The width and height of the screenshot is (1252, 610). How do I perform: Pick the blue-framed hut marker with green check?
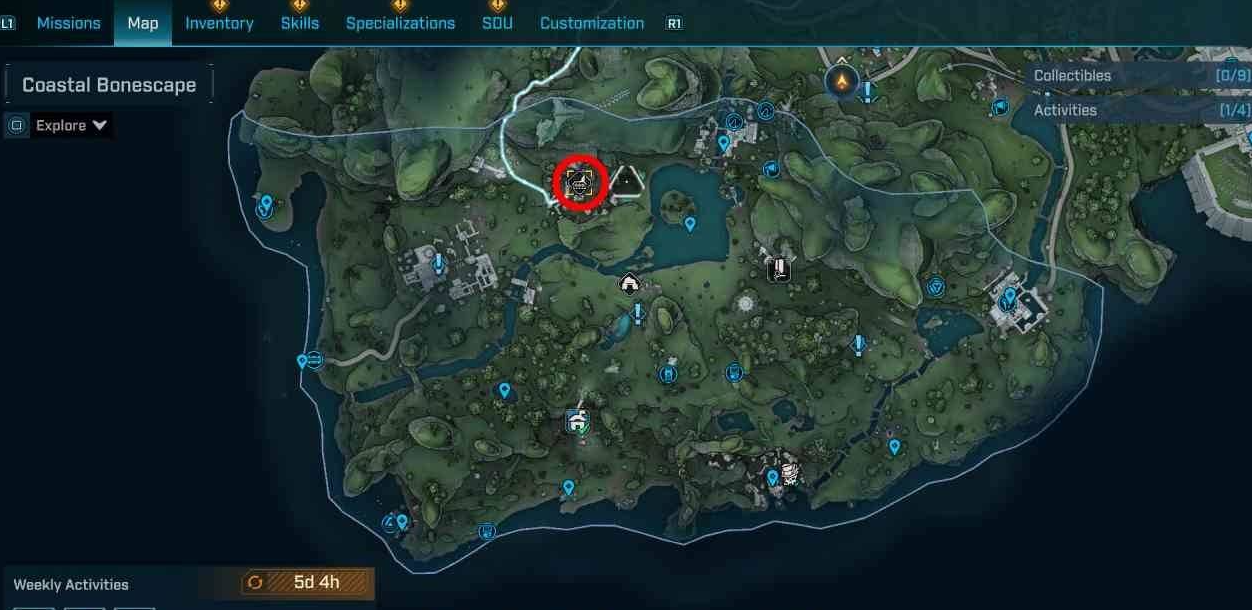tap(576, 421)
